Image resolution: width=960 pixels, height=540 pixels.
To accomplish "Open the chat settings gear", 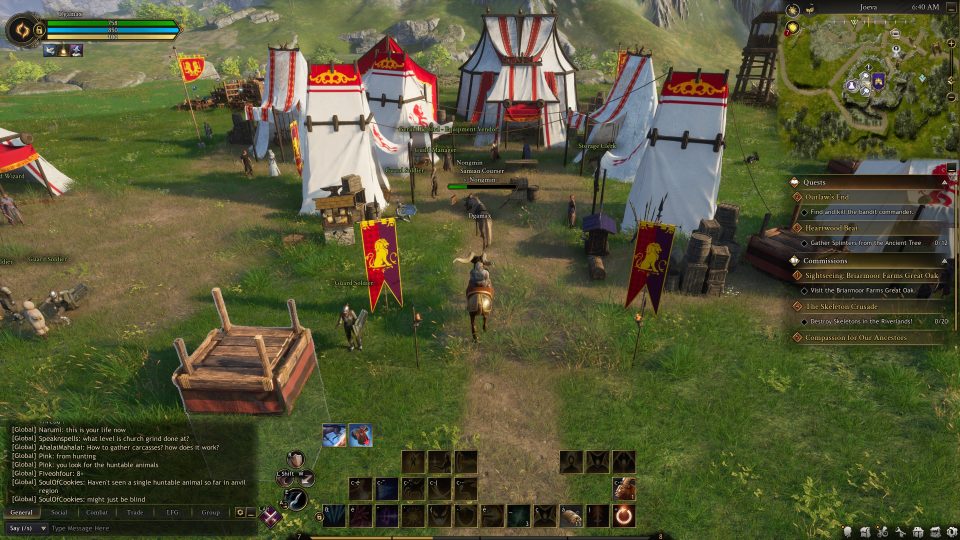I will [240, 512].
